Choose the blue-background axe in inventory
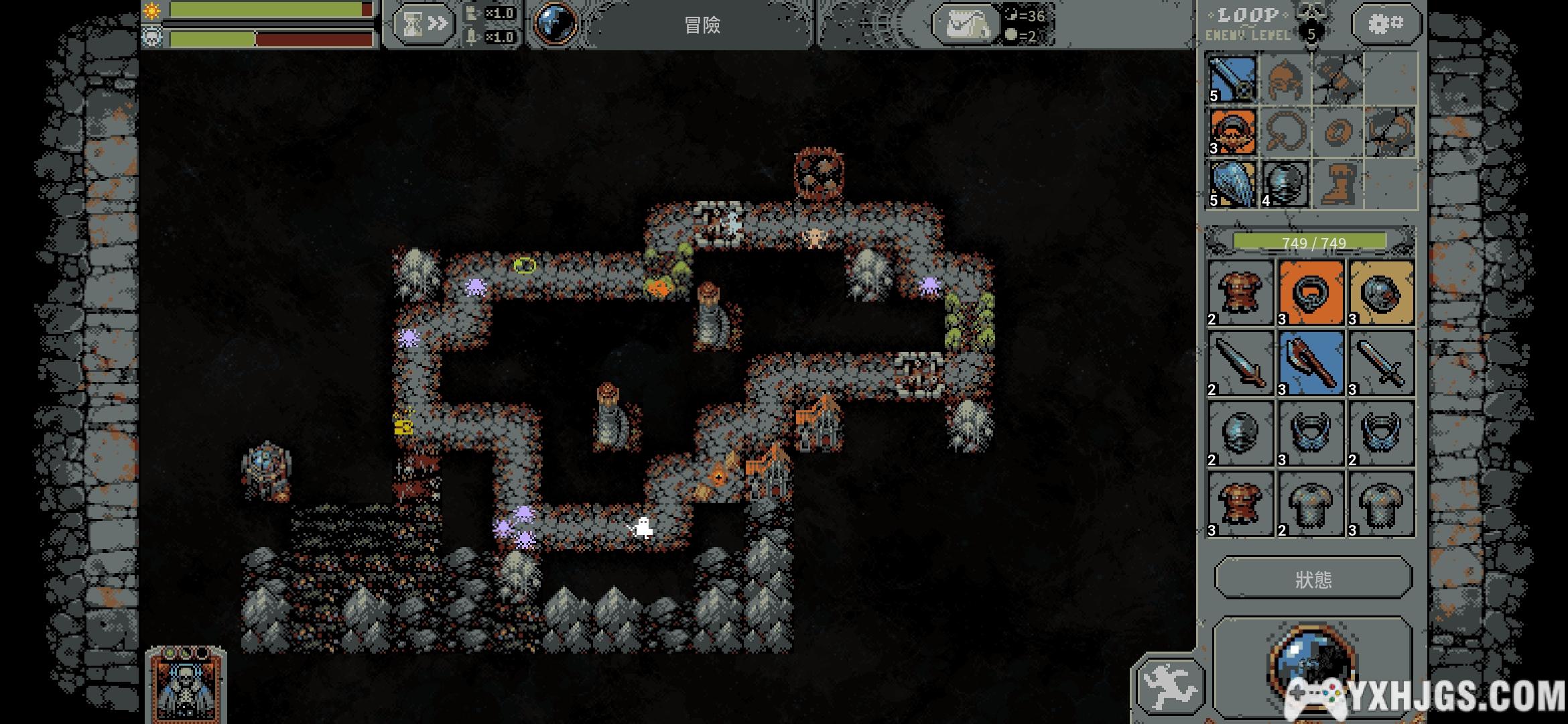Image resolution: width=1568 pixels, height=724 pixels. [1311, 363]
